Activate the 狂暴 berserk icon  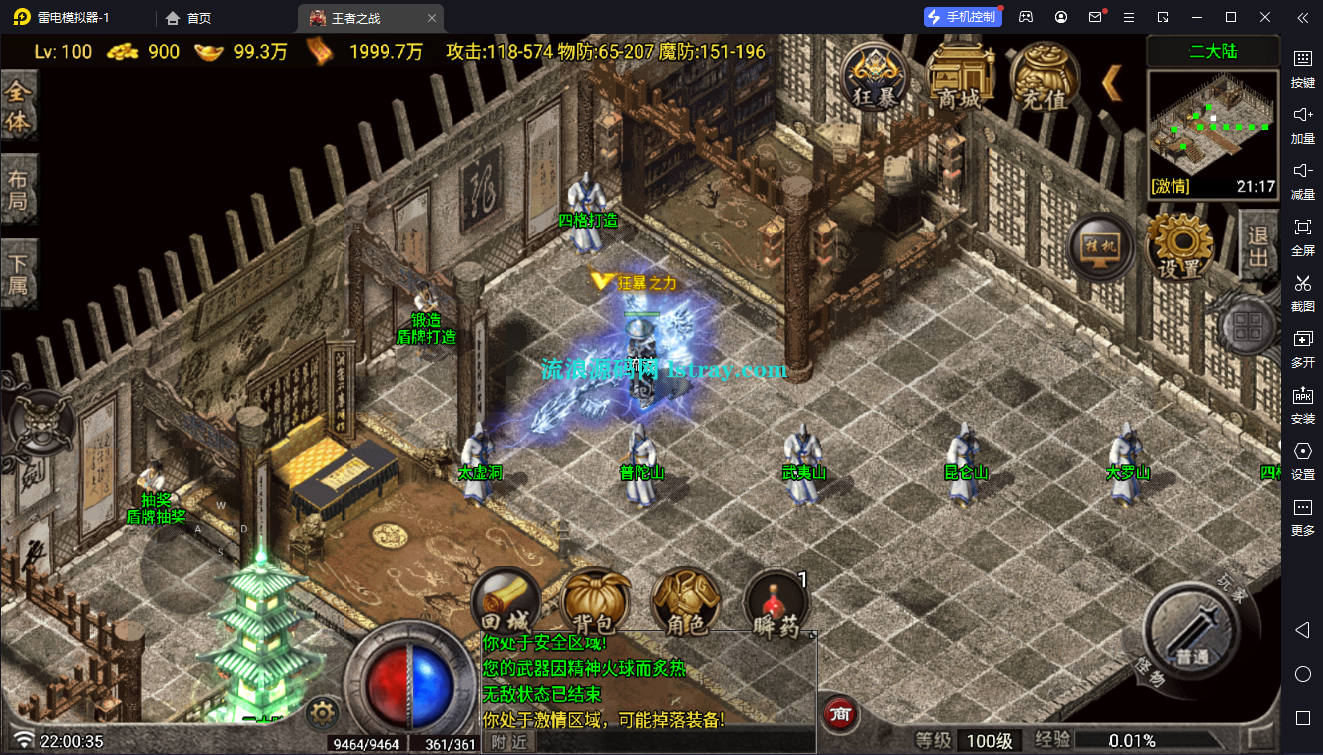(x=875, y=77)
